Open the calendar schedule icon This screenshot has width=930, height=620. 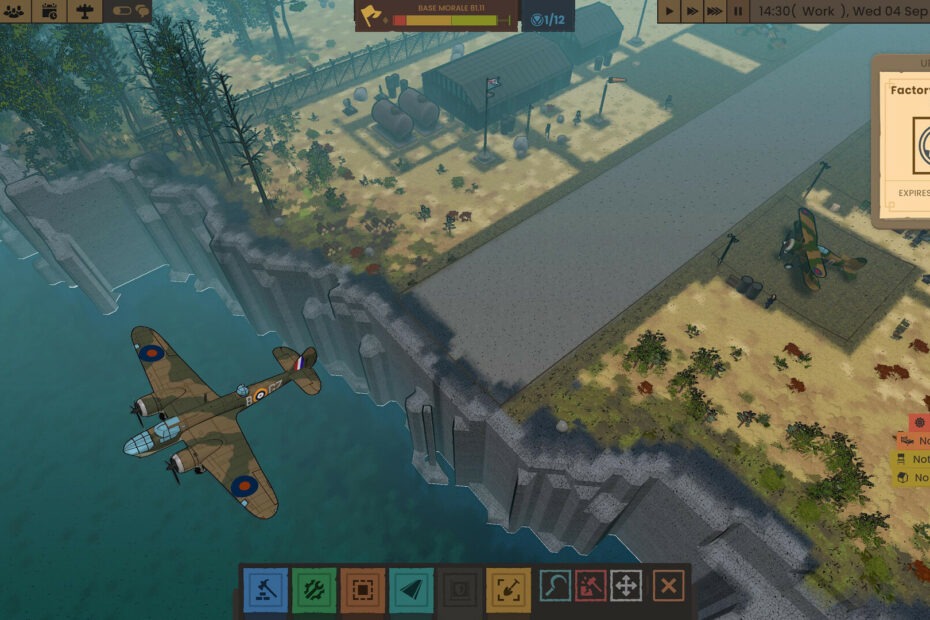pyautogui.click(x=49, y=11)
